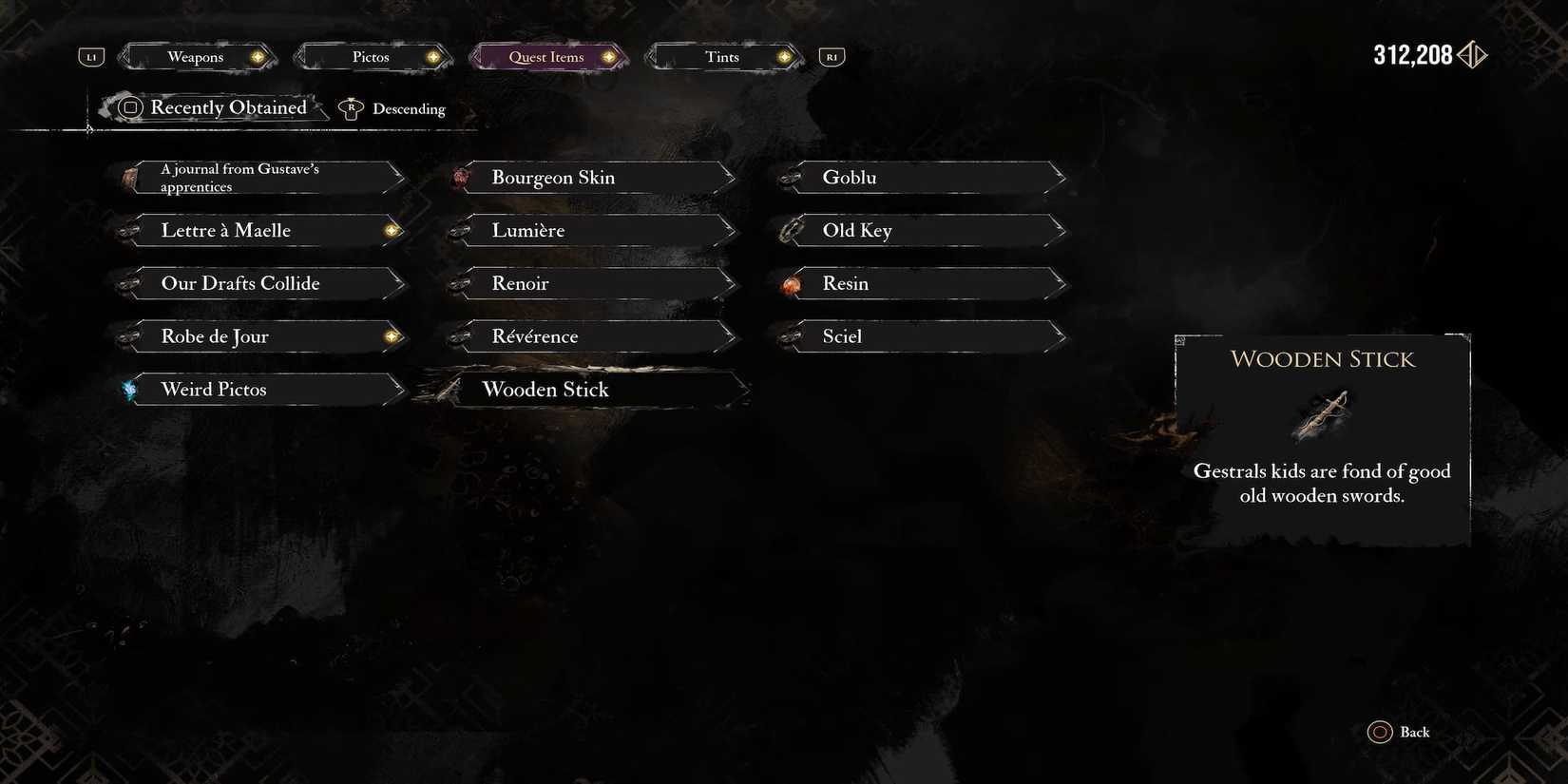Switch to the Weapons tab
This screenshot has width=1568, height=784.
(x=196, y=57)
